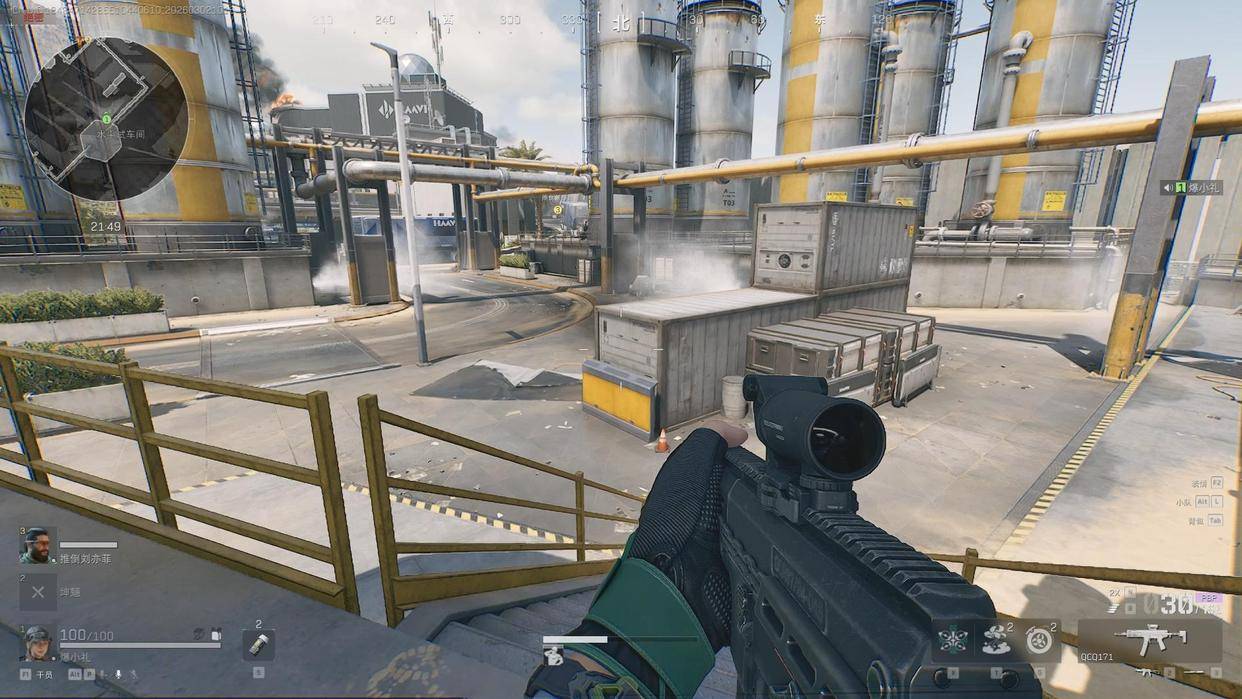Open the circular minimap
This screenshot has height=699, width=1242.
click(x=106, y=119)
